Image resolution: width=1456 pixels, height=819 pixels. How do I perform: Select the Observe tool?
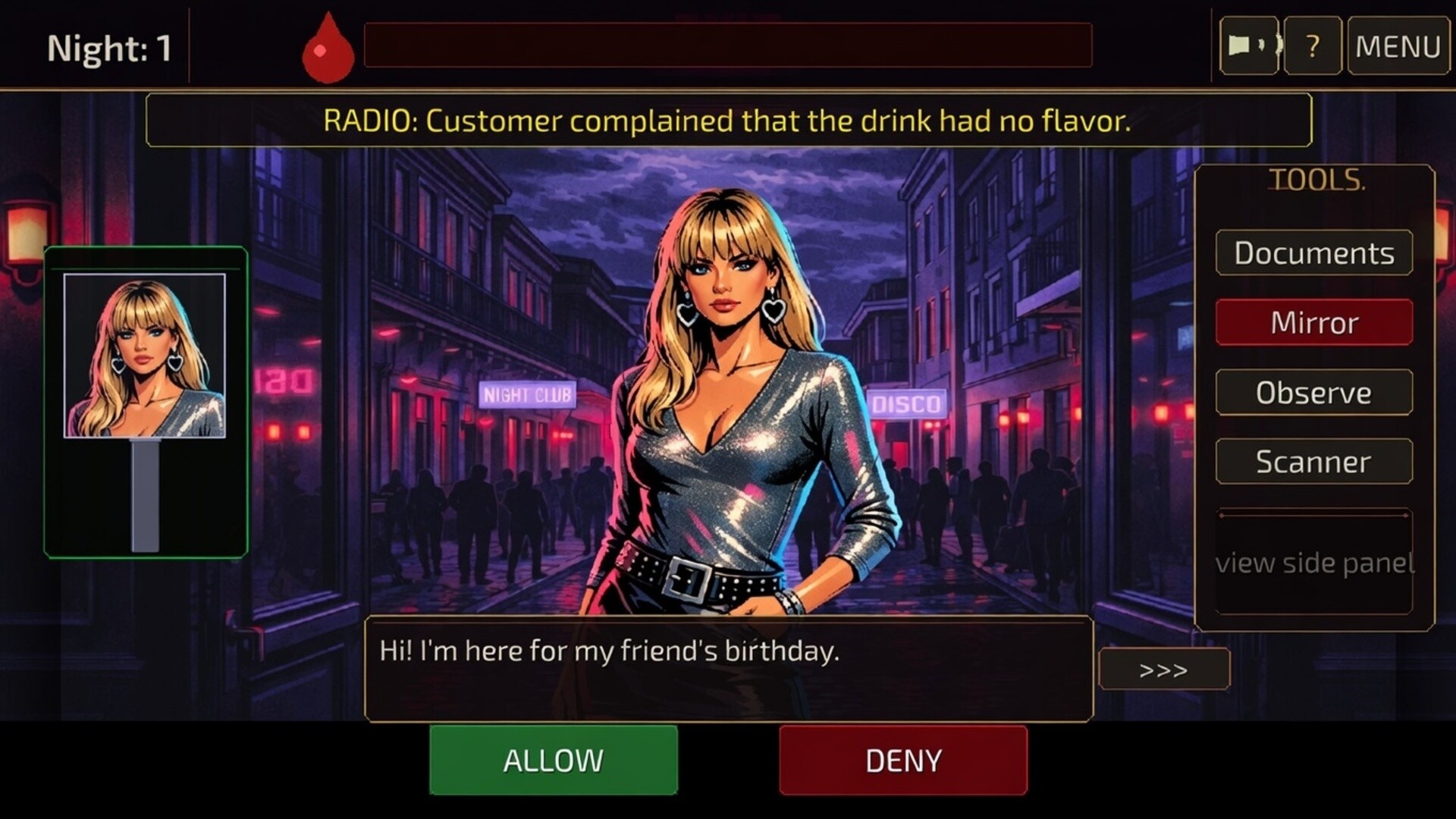coord(1313,392)
